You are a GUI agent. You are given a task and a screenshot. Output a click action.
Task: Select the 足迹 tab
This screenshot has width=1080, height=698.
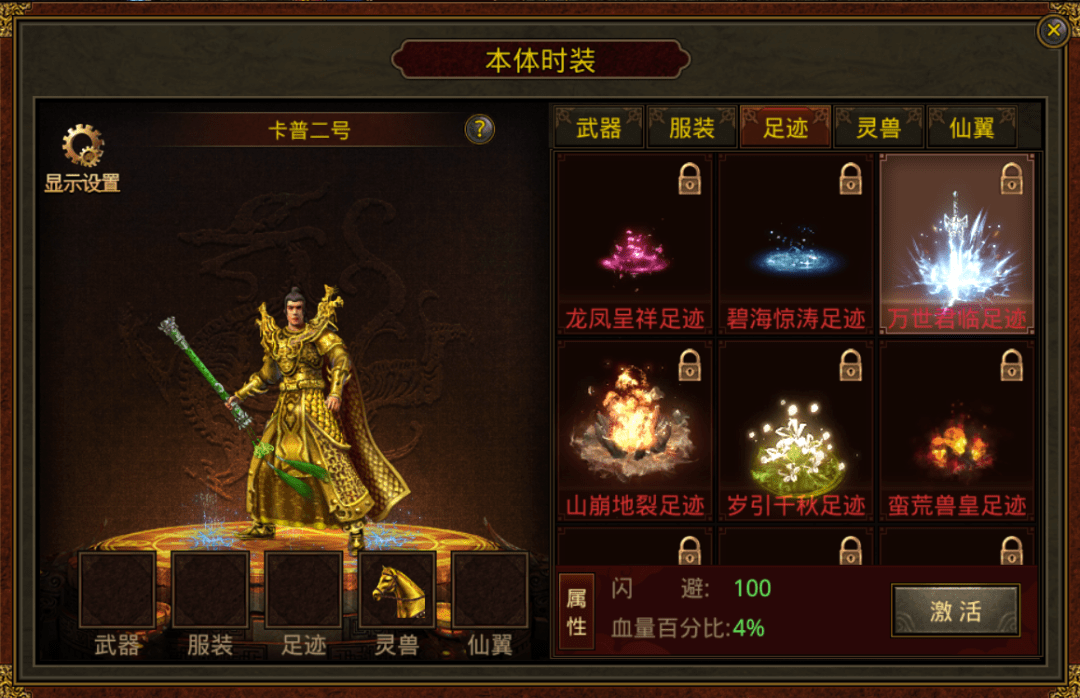click(785, 128)
